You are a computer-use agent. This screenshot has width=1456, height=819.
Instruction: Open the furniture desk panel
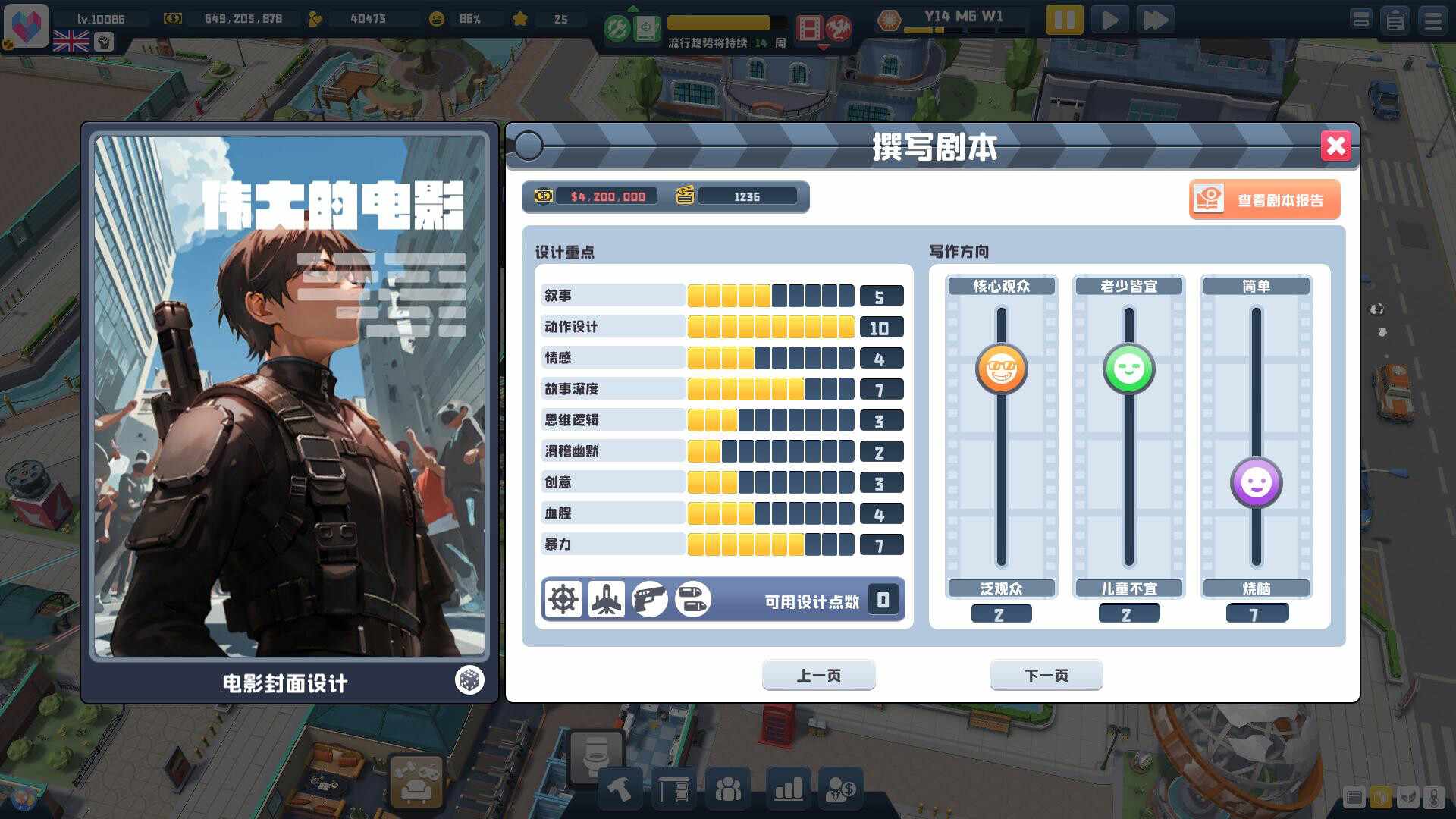point(675,789)
